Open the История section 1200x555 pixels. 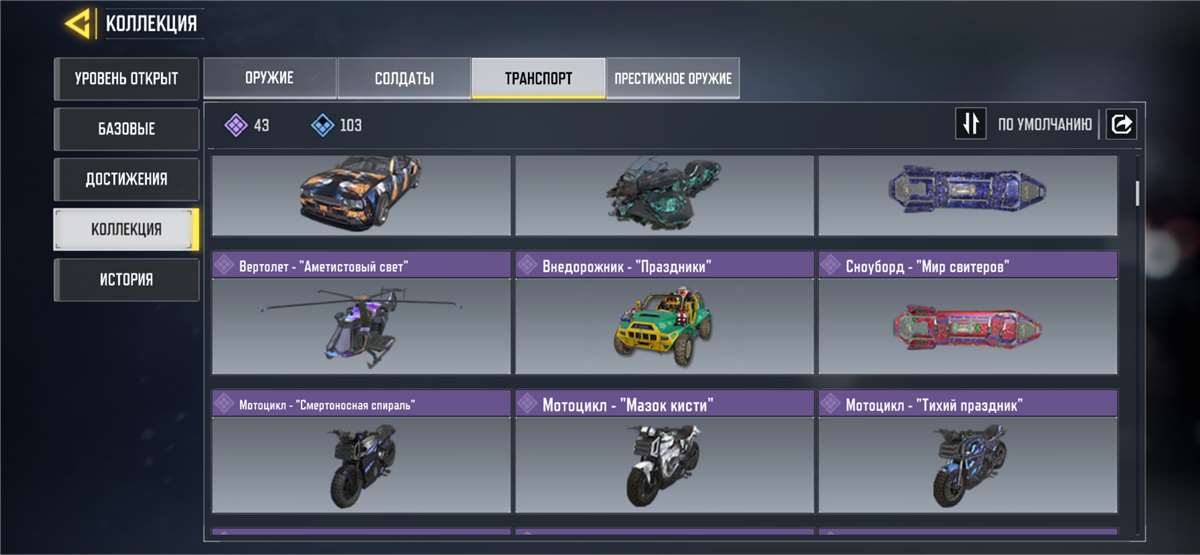point(126,279)
